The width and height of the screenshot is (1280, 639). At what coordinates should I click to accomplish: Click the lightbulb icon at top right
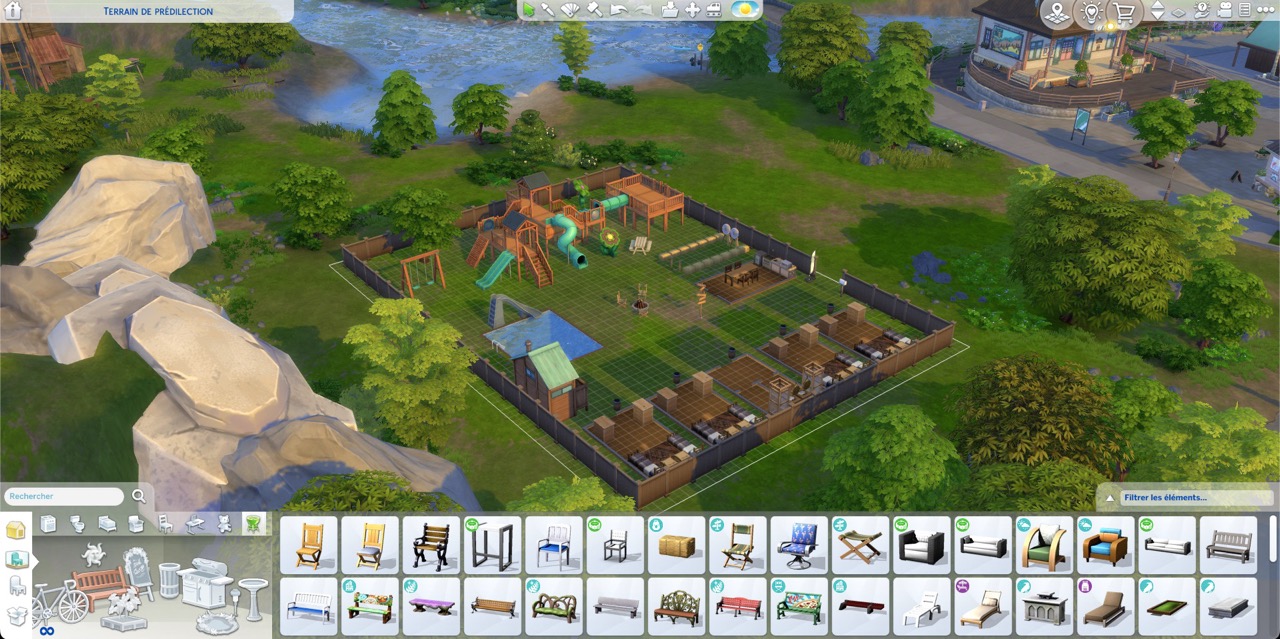tap(1090, 13)
